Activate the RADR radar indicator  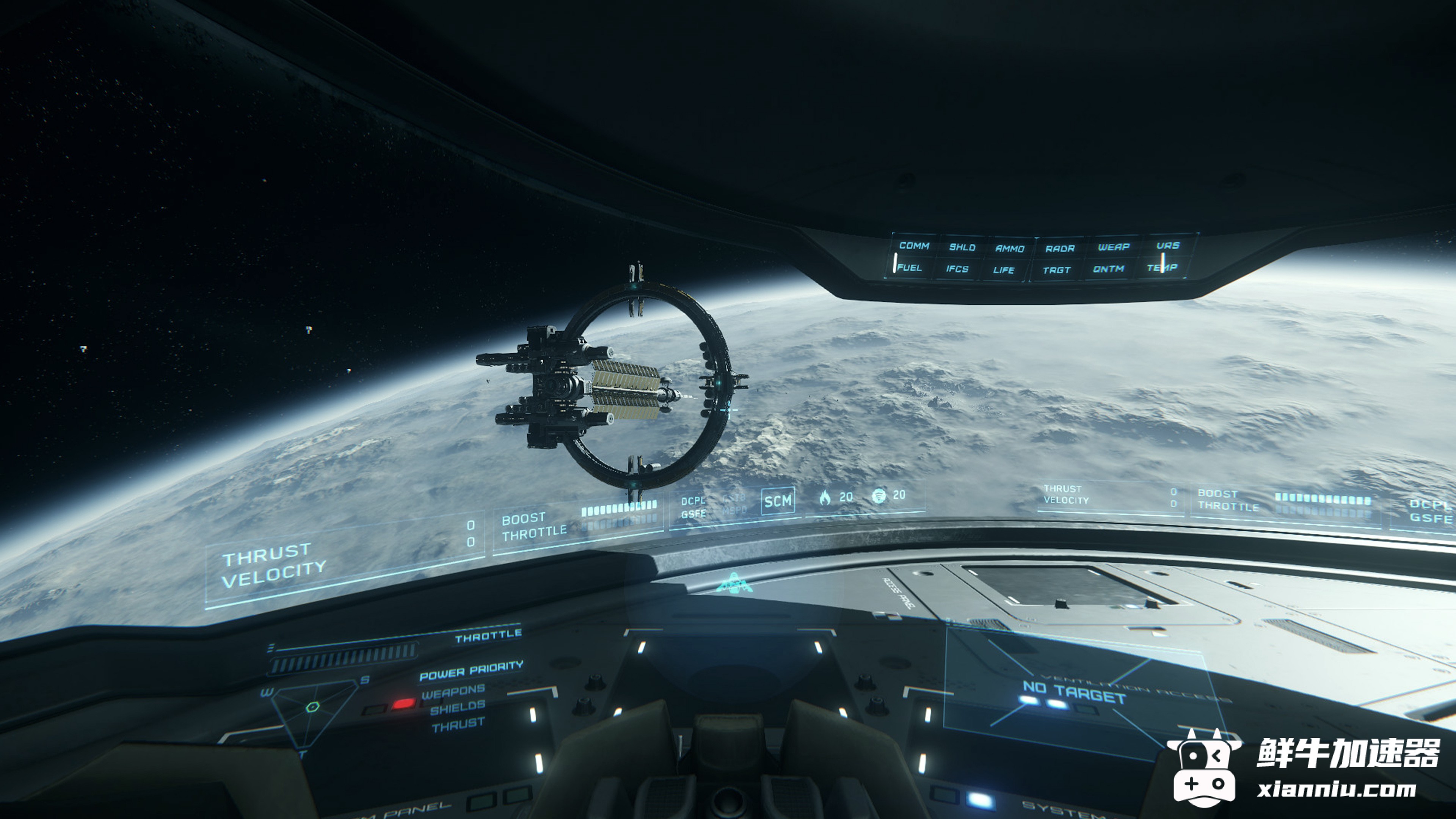click(1060, 248)
